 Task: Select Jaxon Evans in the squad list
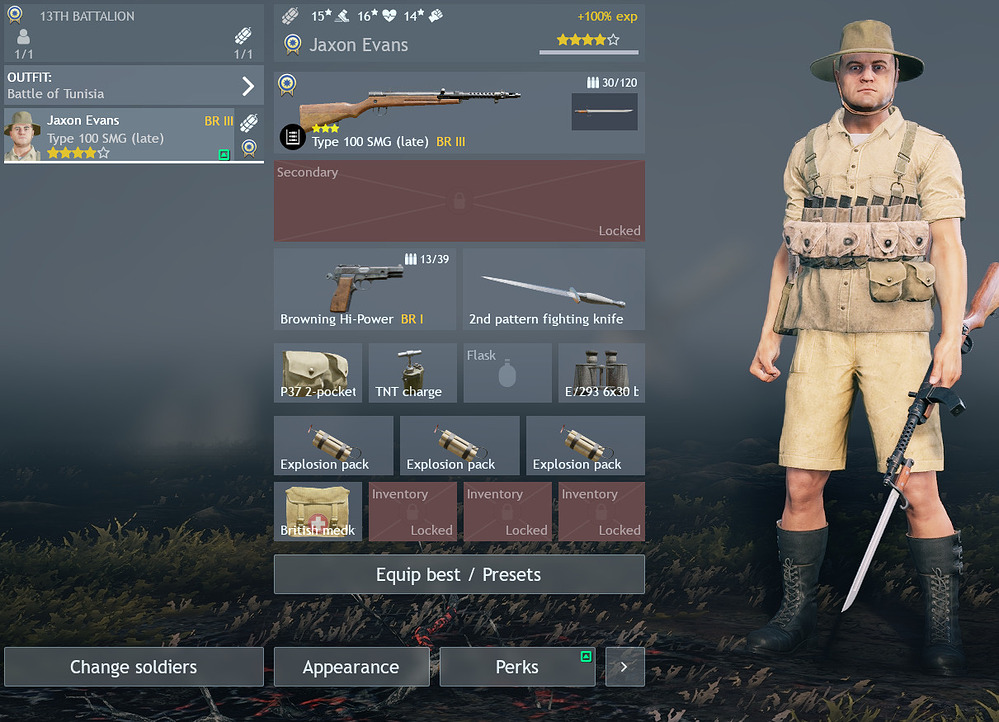point(119,136)
